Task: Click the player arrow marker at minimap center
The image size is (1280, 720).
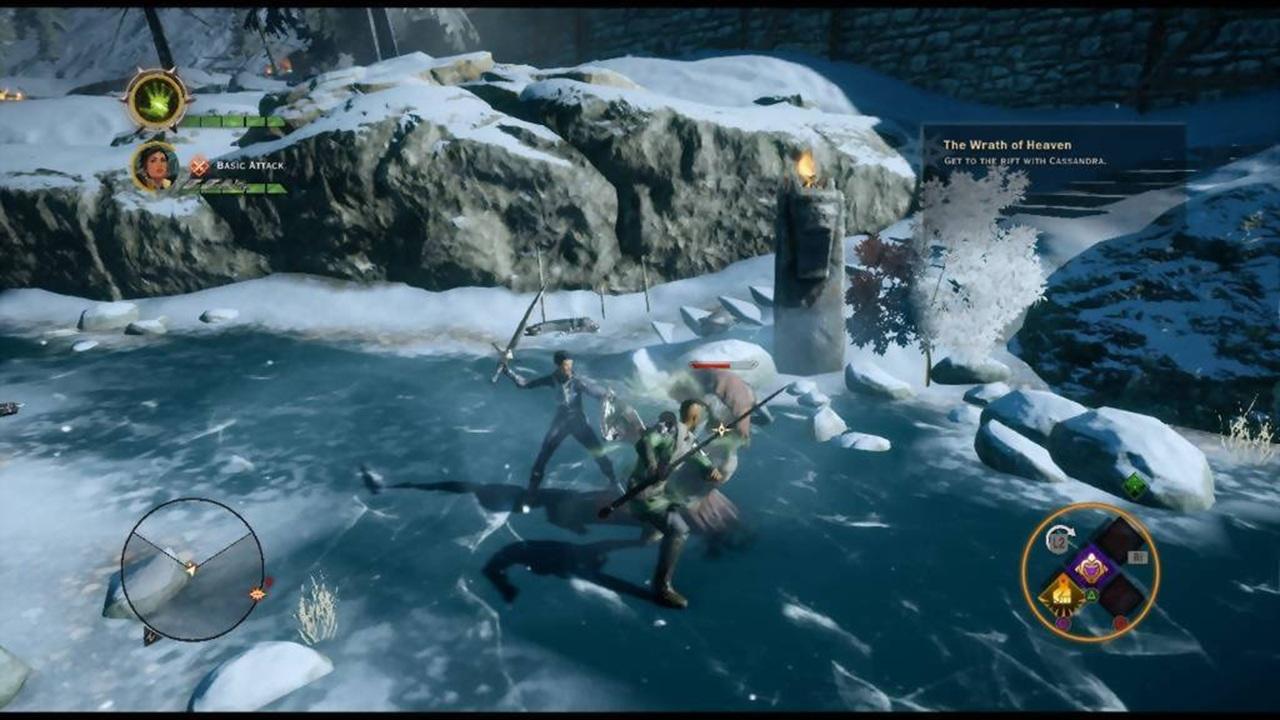Action: 191,570
